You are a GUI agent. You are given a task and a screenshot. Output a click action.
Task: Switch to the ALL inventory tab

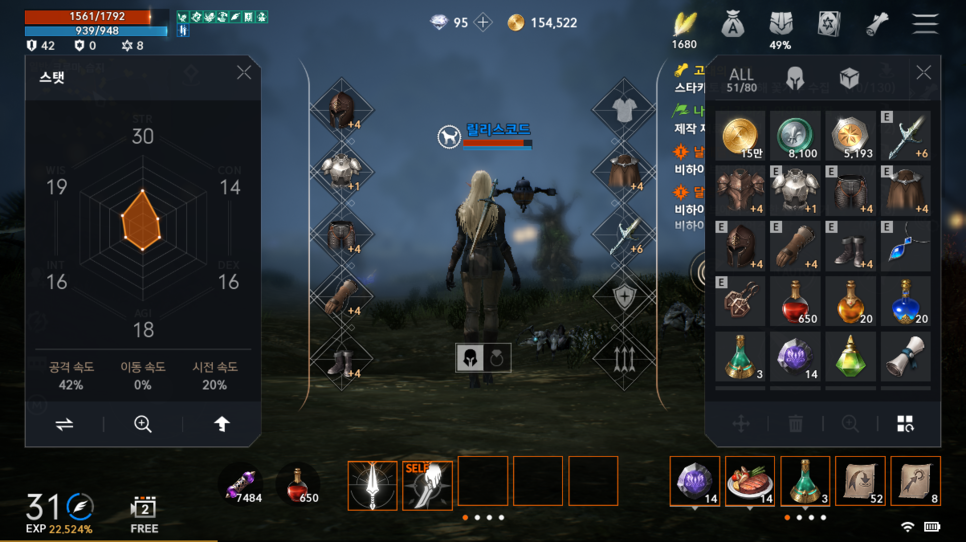(741, 79)
